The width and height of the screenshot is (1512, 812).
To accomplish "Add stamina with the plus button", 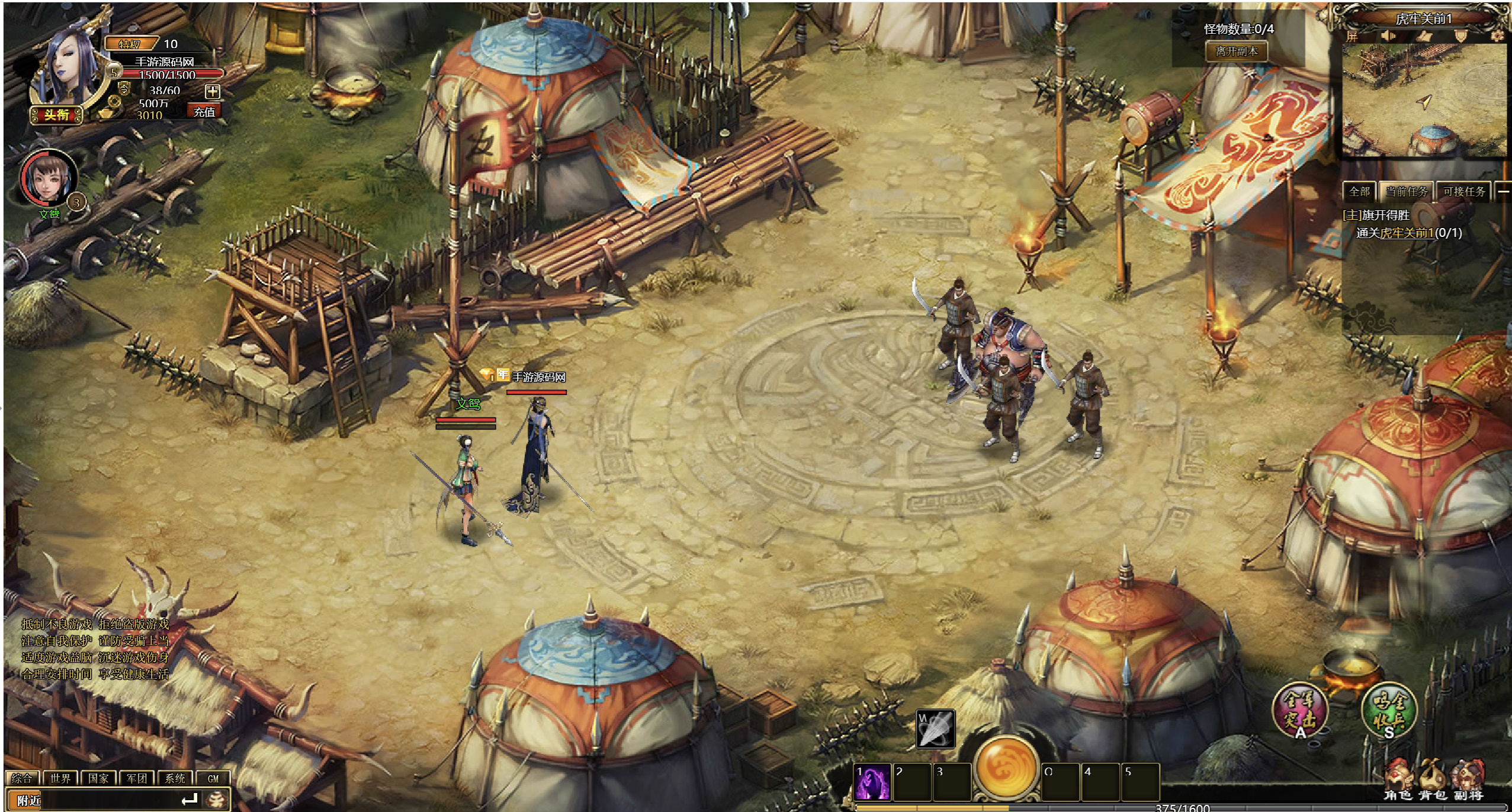I will (212, 91).
